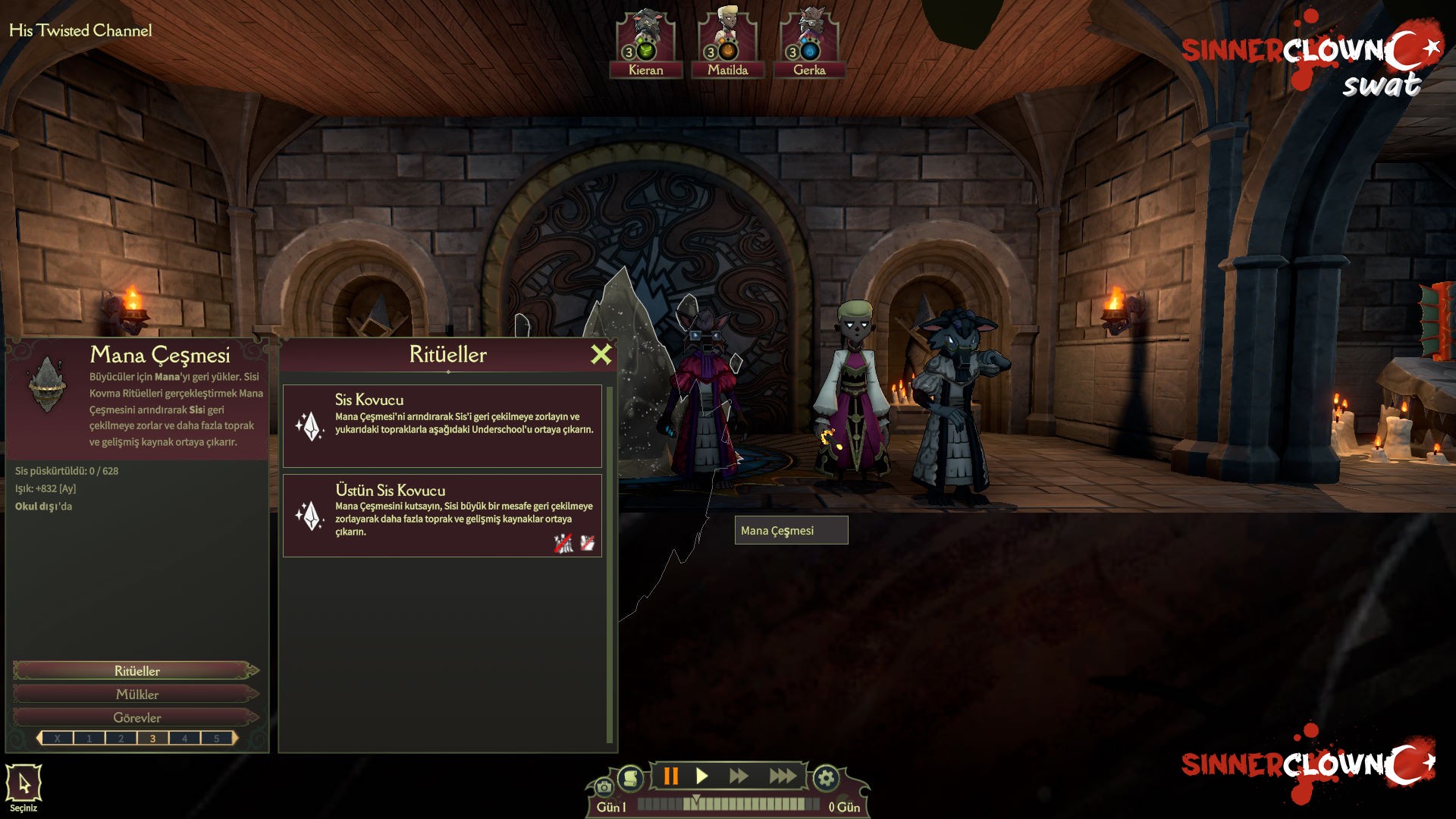Open the gear settings menu
This screenshot has width=1456, height=819.
coord(826,777)
